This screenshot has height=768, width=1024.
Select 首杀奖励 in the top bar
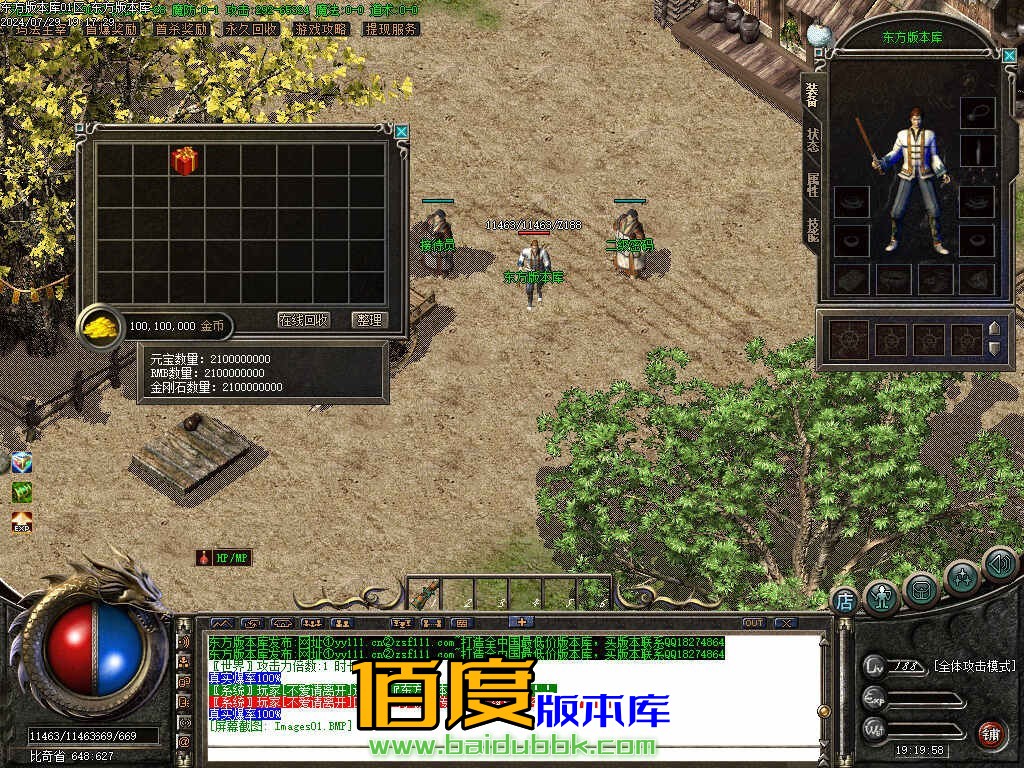pos(181,30)
